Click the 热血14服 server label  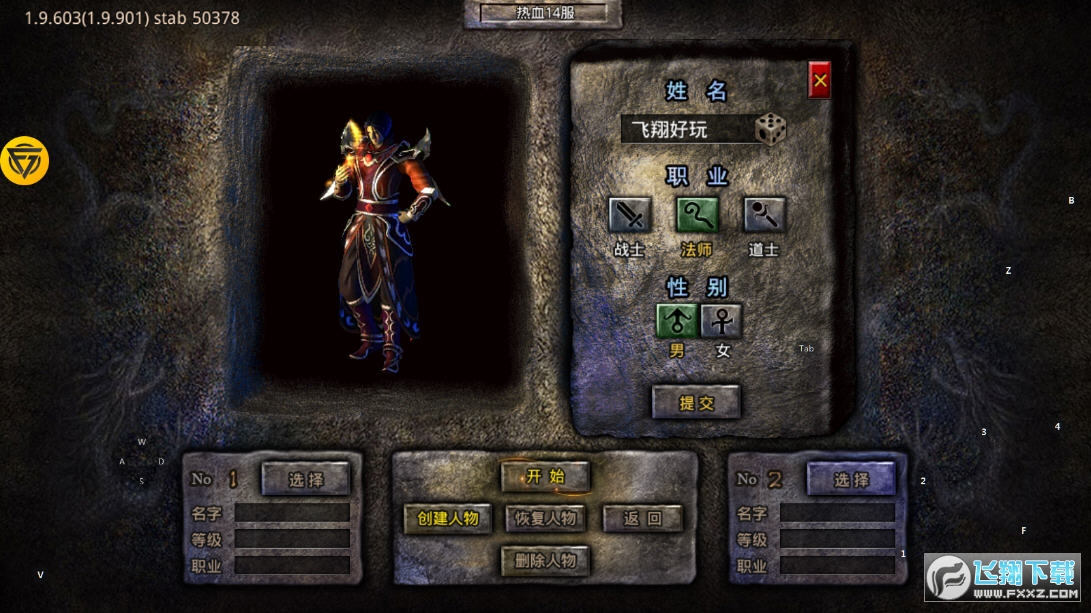[x=543, y=14]
